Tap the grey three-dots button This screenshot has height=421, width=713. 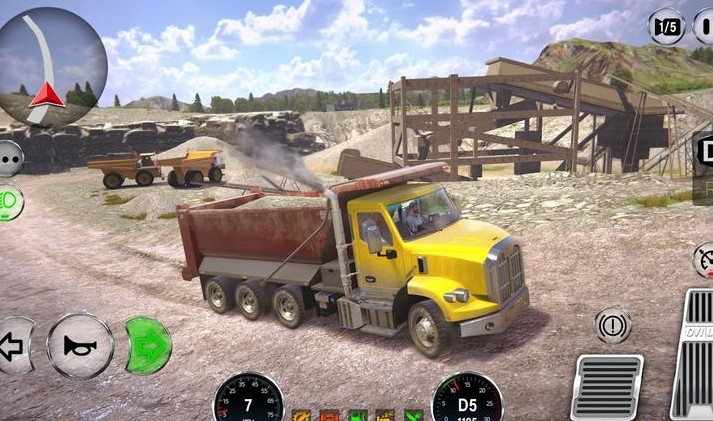(x=9, y=158)
